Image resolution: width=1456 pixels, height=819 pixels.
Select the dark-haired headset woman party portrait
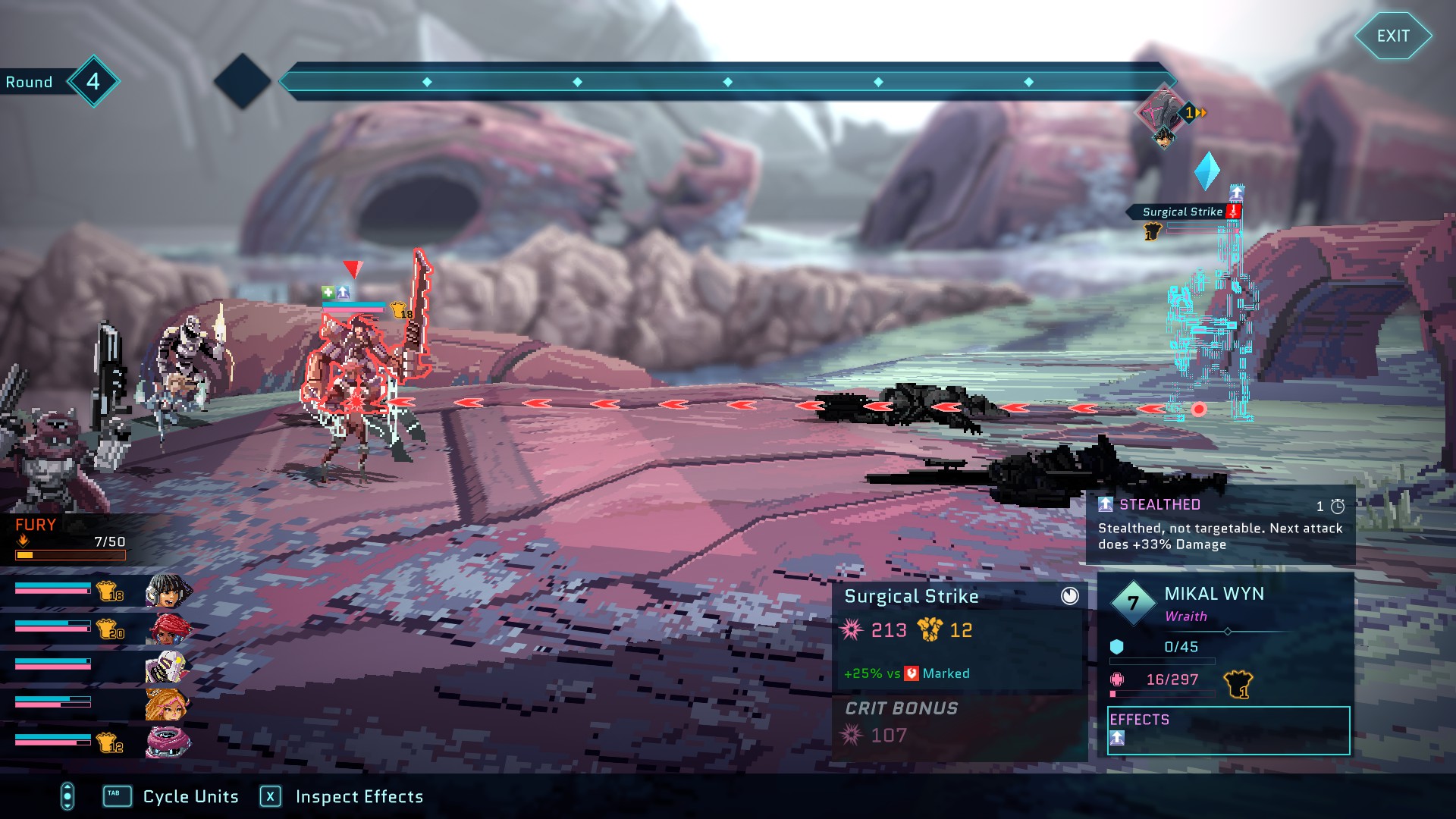click(x=167, y=591)
